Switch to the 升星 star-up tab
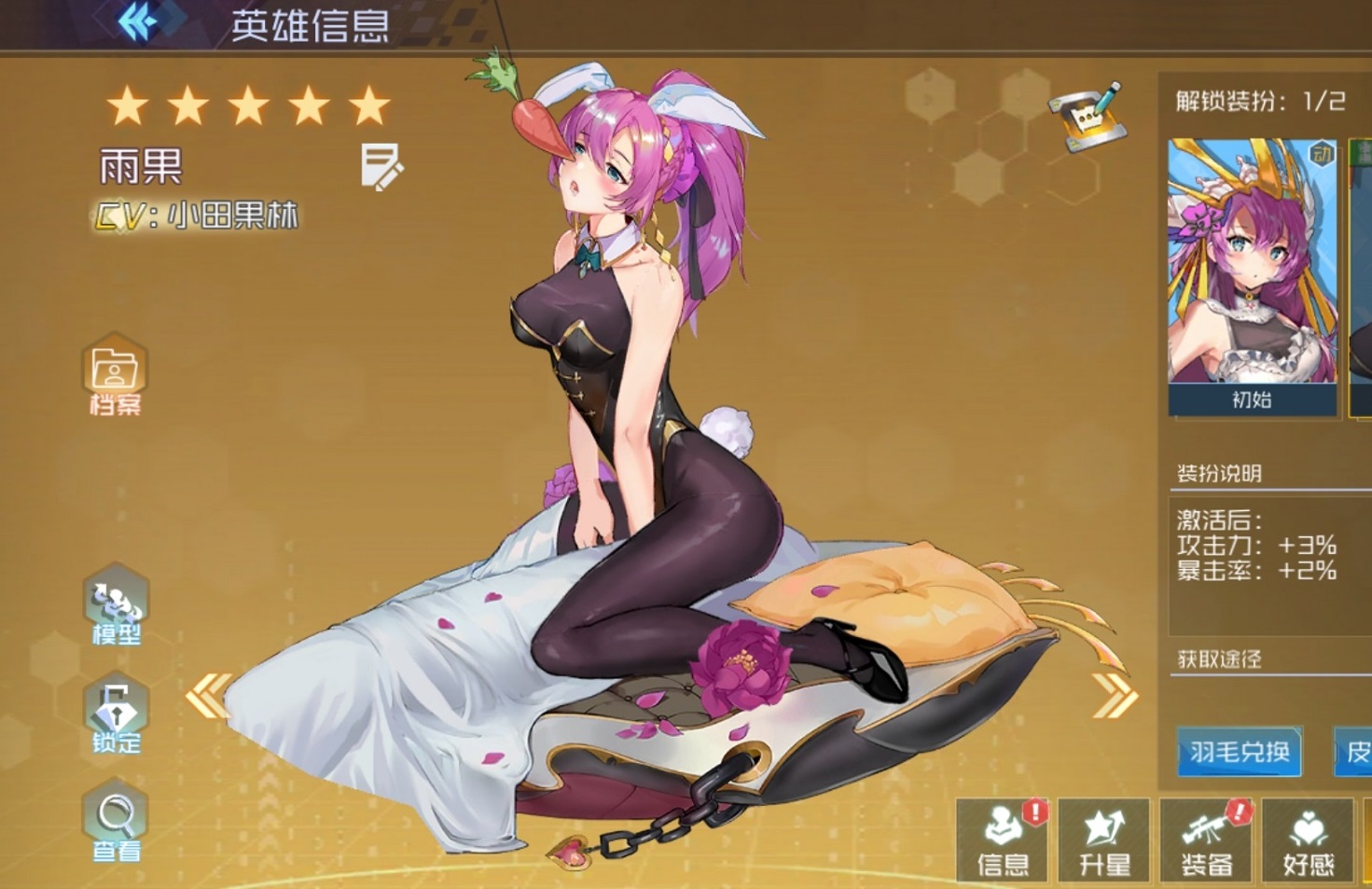This screenshot has width=1372, height=889. point(1104,840)
